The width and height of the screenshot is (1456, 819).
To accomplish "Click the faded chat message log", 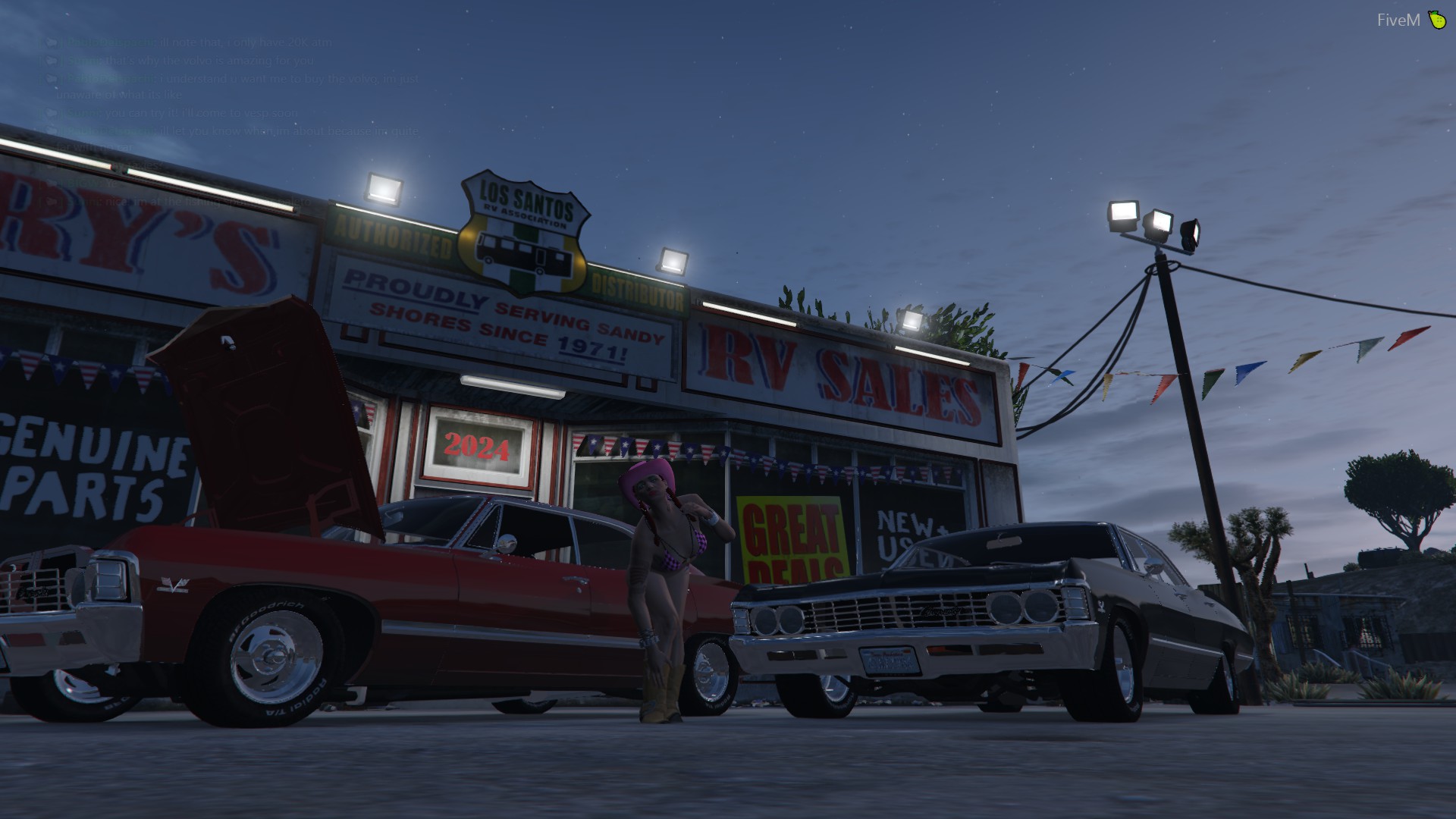I will [235, 114].
